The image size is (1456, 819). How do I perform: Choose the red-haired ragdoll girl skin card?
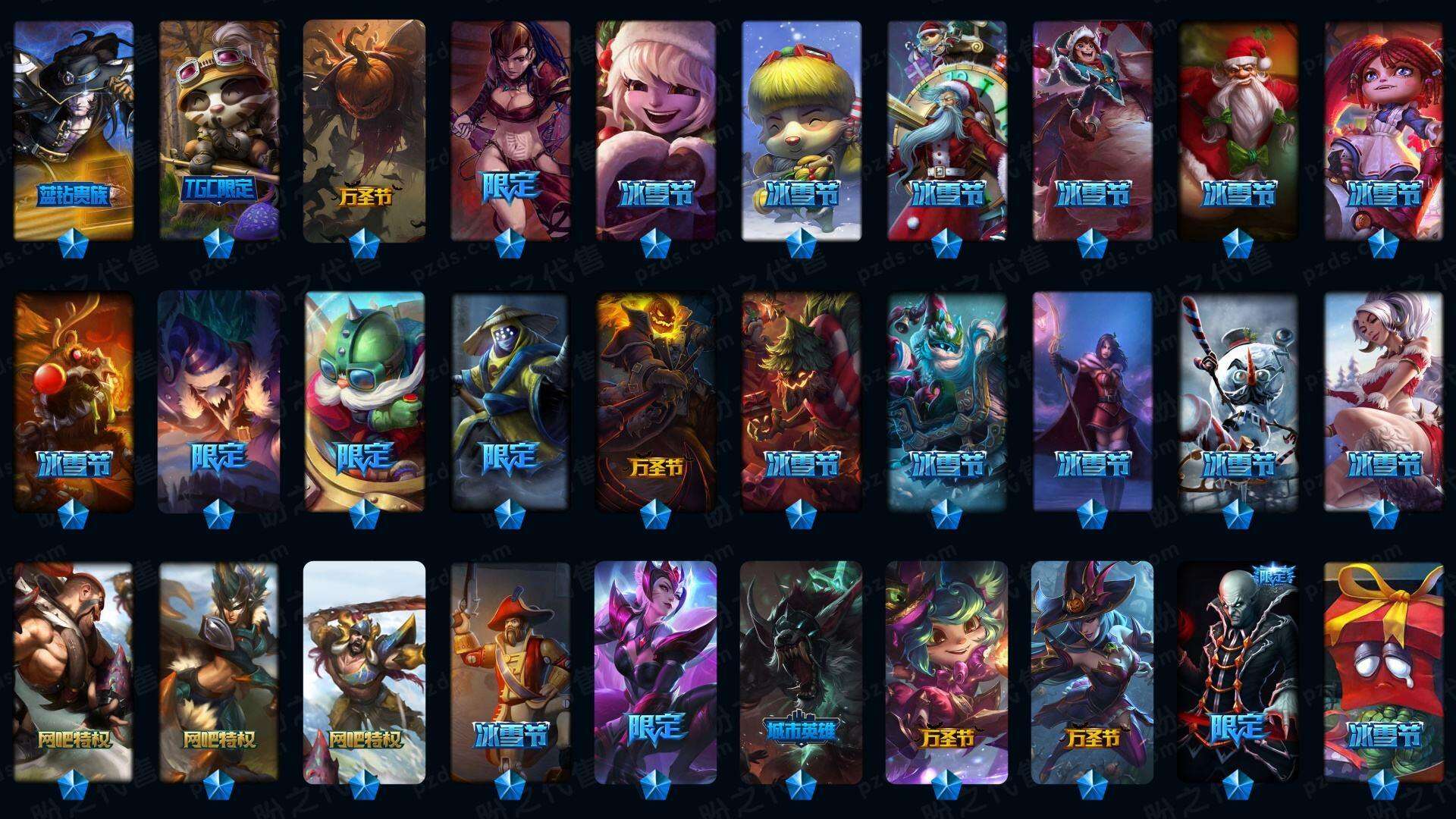coord(1384,130)
